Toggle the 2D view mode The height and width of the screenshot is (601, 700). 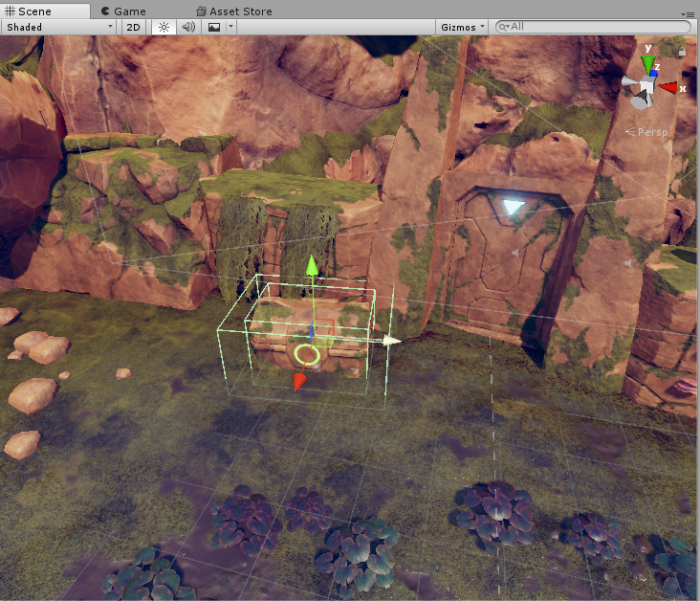coord(133,27)
